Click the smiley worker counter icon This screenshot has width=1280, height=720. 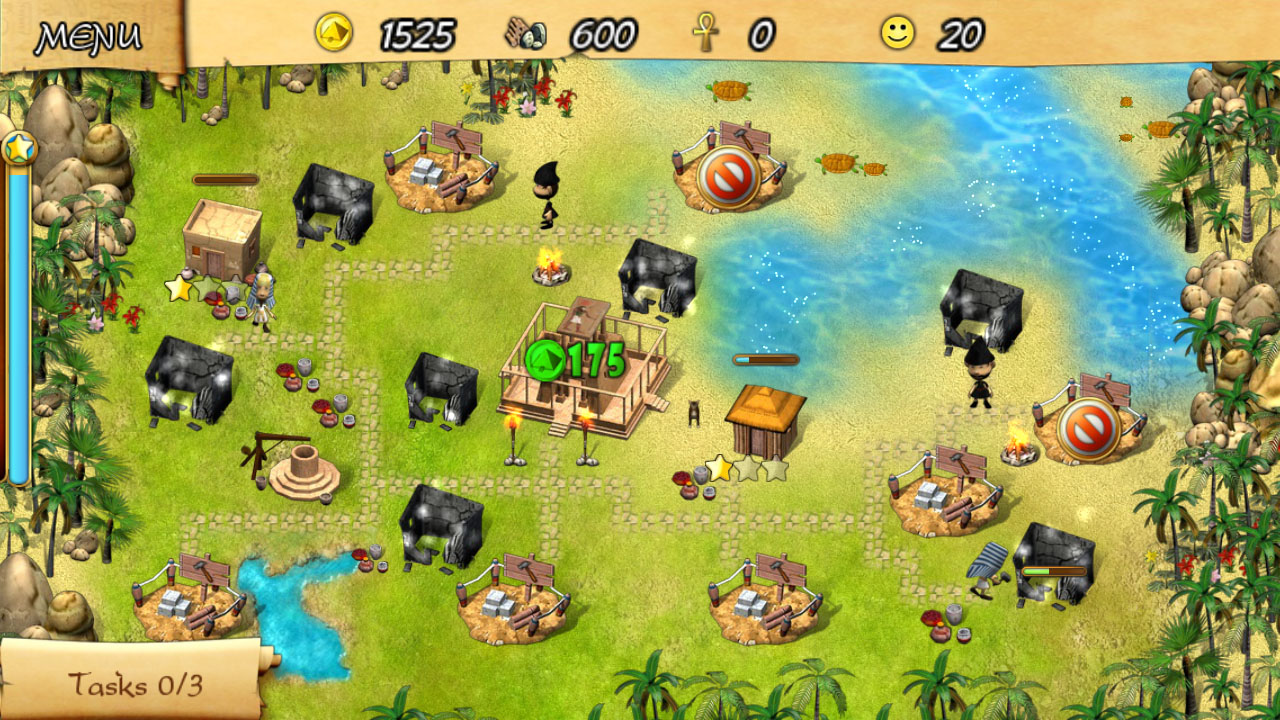pos(898,31)
